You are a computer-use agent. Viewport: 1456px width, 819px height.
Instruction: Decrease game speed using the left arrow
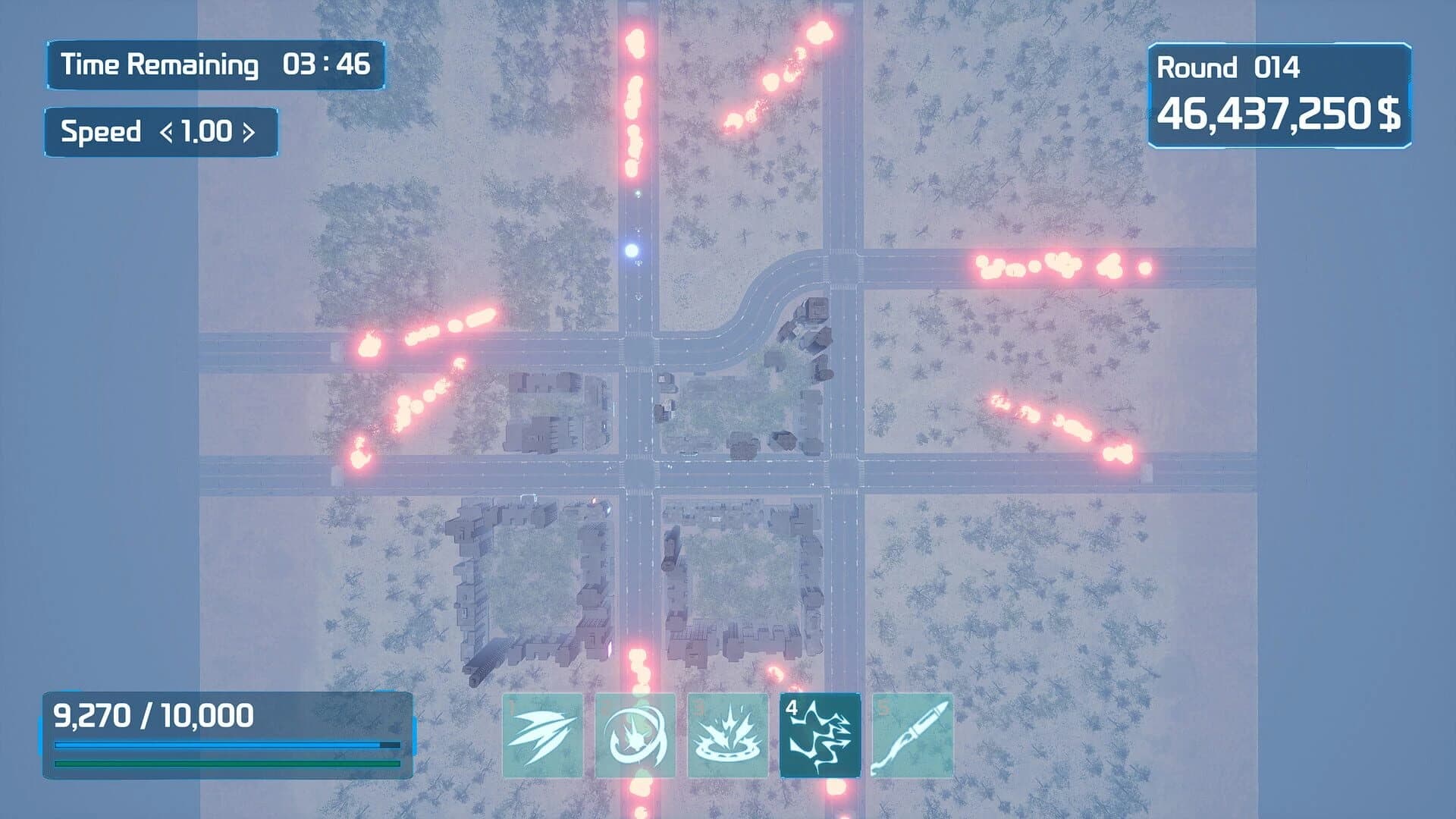coord(166,132)
